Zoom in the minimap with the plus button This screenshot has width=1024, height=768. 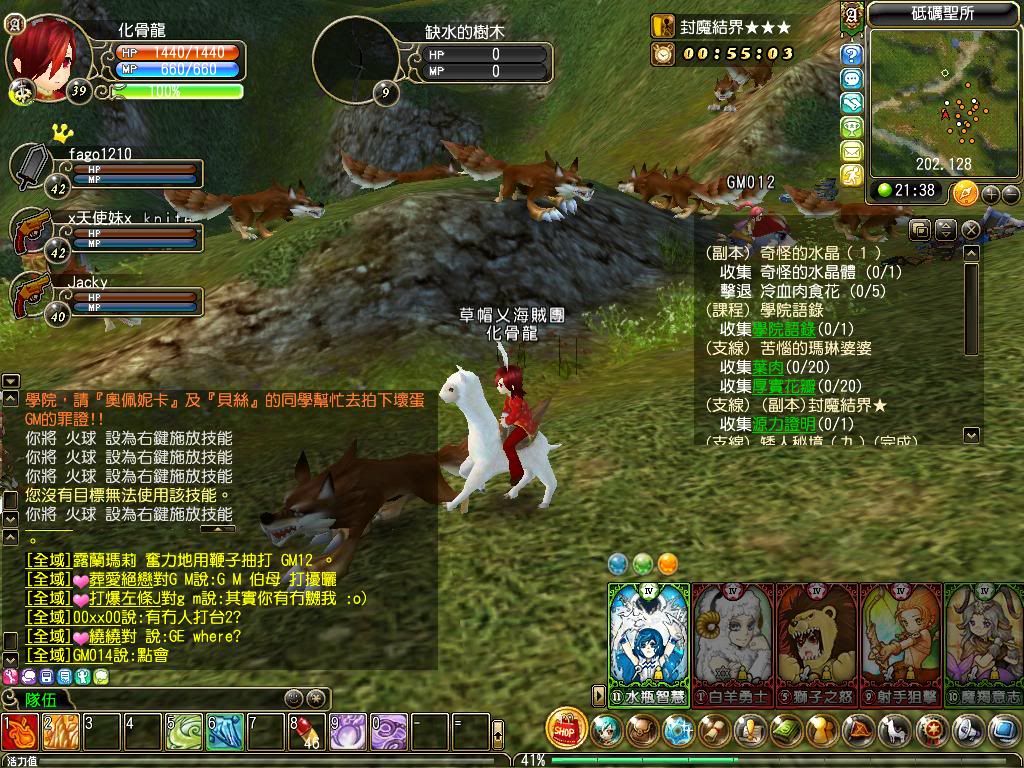tap(990, 193)
